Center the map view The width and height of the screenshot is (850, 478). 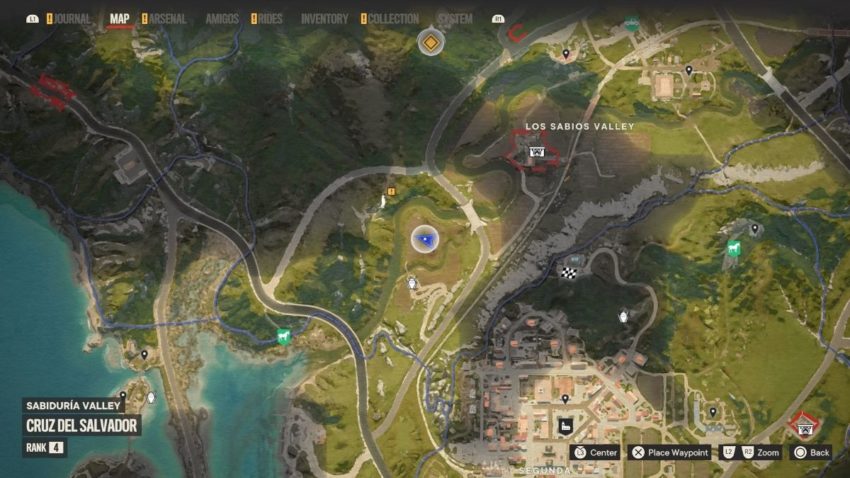tap(594, 452)
